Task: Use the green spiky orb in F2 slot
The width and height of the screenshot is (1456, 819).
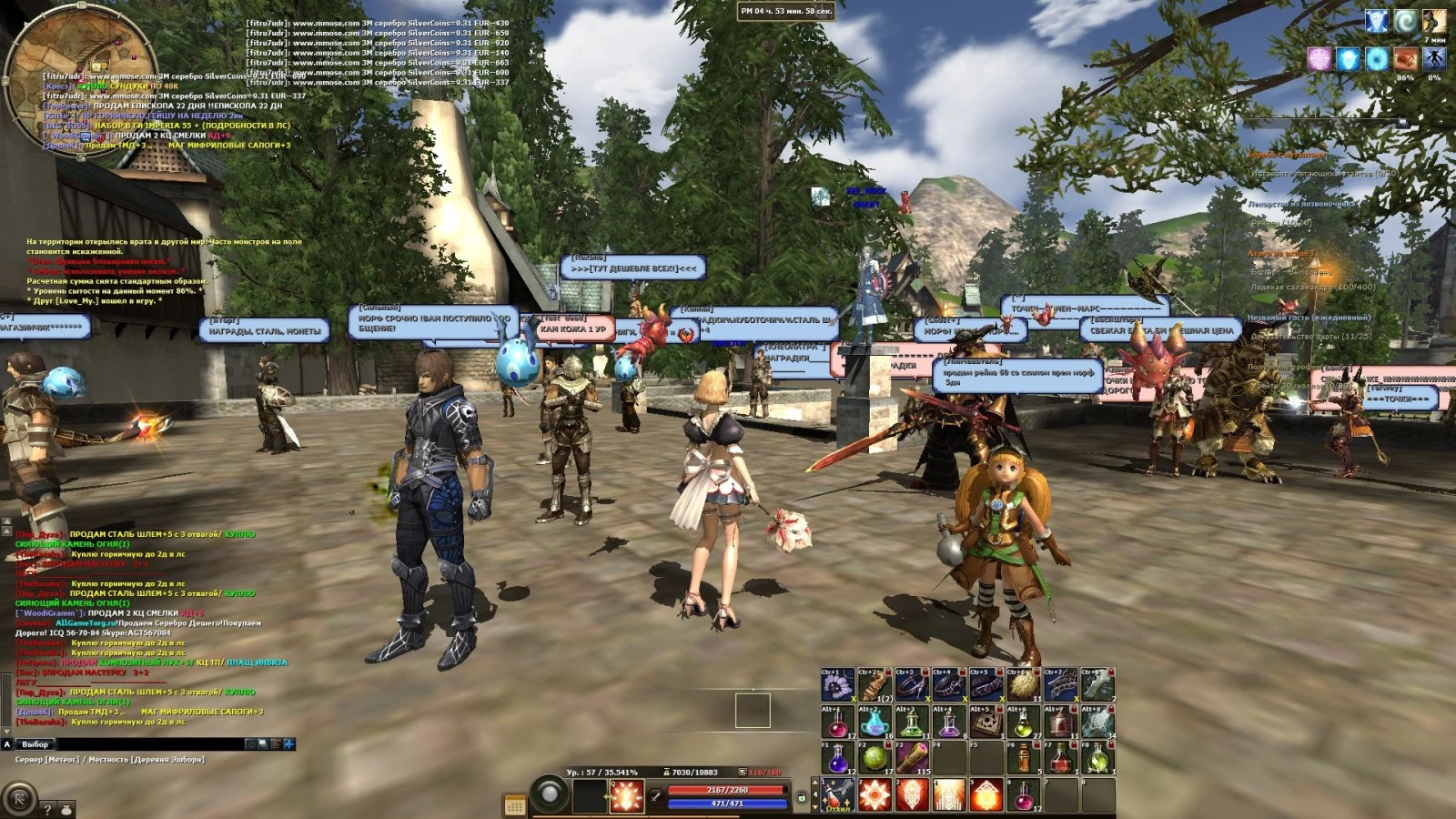Action: [875, 758]
